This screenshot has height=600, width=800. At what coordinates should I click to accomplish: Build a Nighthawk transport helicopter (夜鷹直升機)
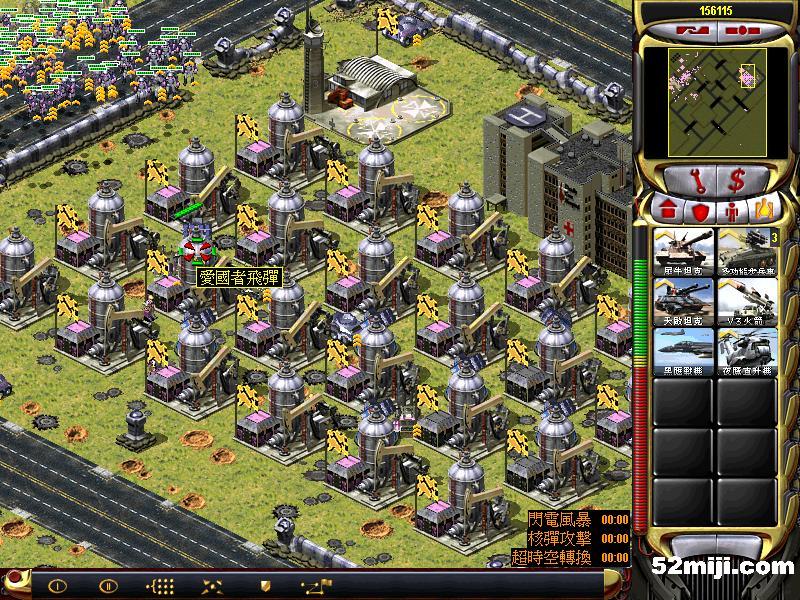pyautogui.click(x=747, y=351)
